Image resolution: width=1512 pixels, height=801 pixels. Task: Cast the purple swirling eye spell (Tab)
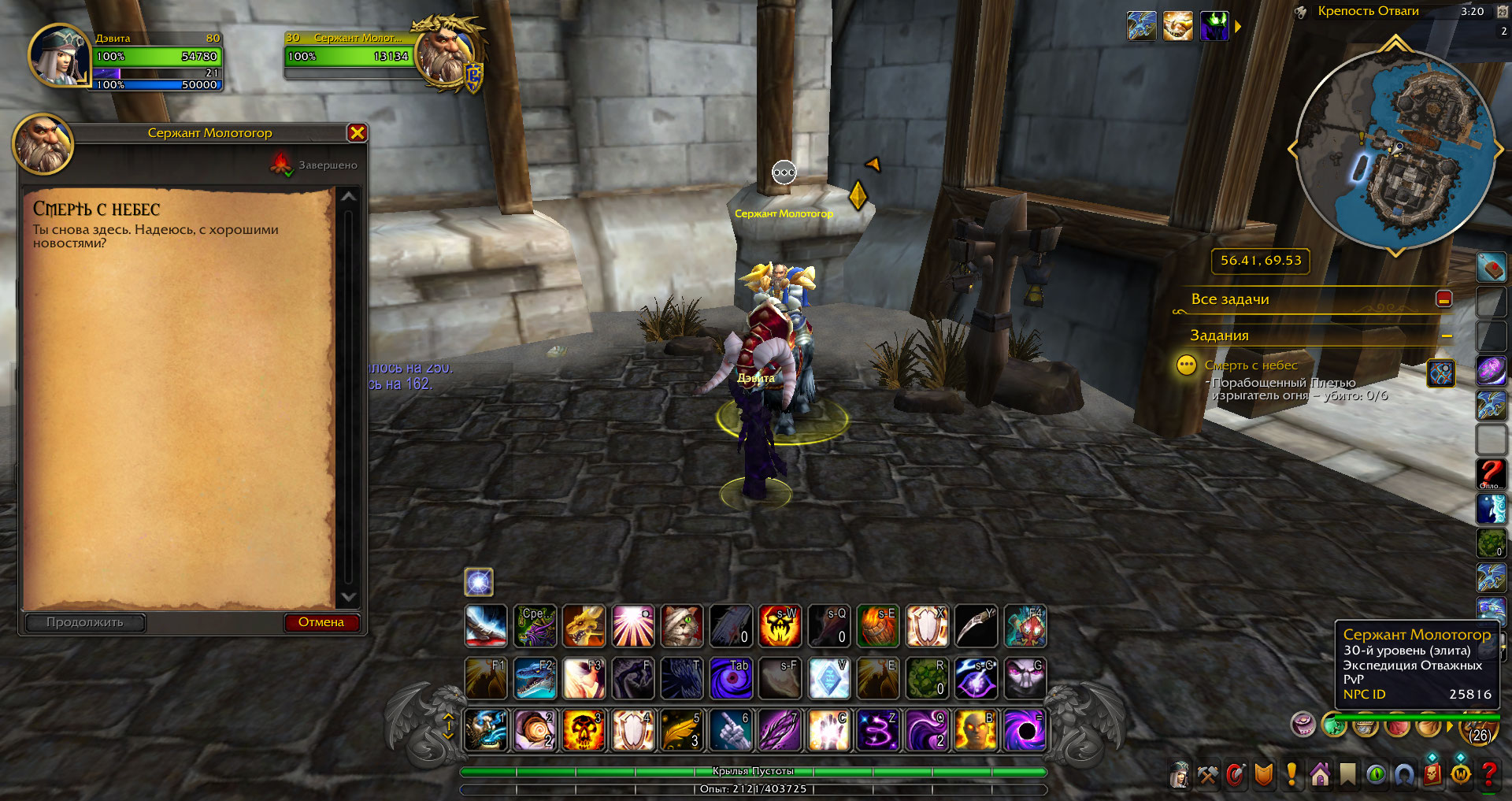[x=731, y=679]
